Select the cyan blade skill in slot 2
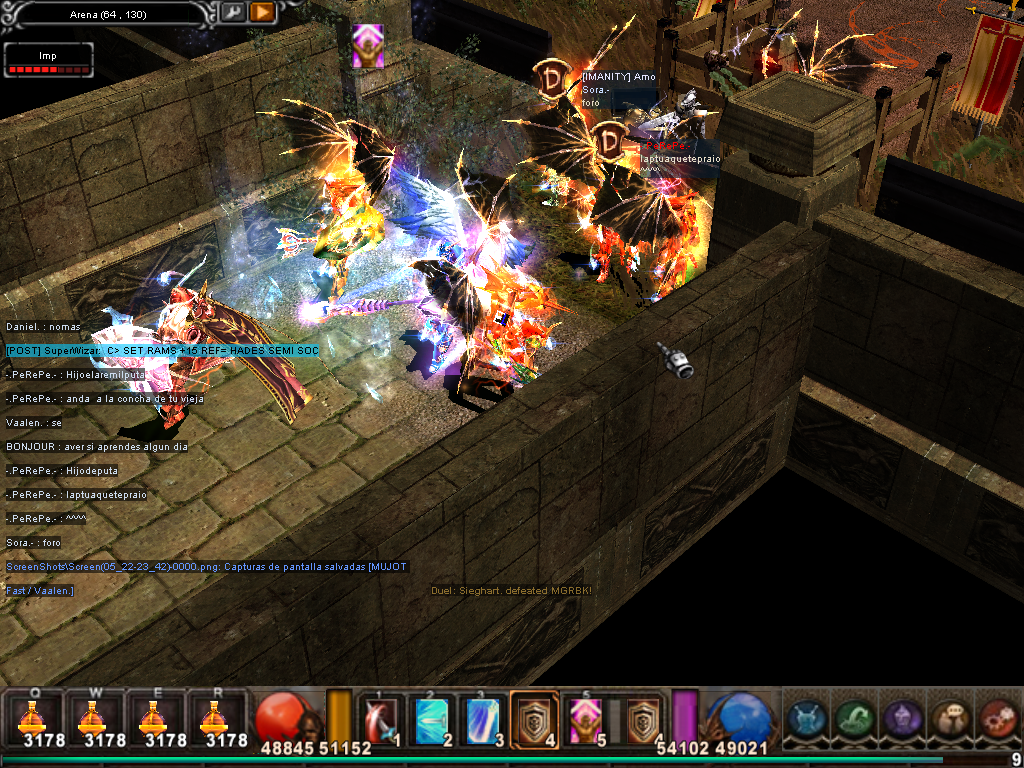Screen dimensions: 1024x768 (434, 720)
